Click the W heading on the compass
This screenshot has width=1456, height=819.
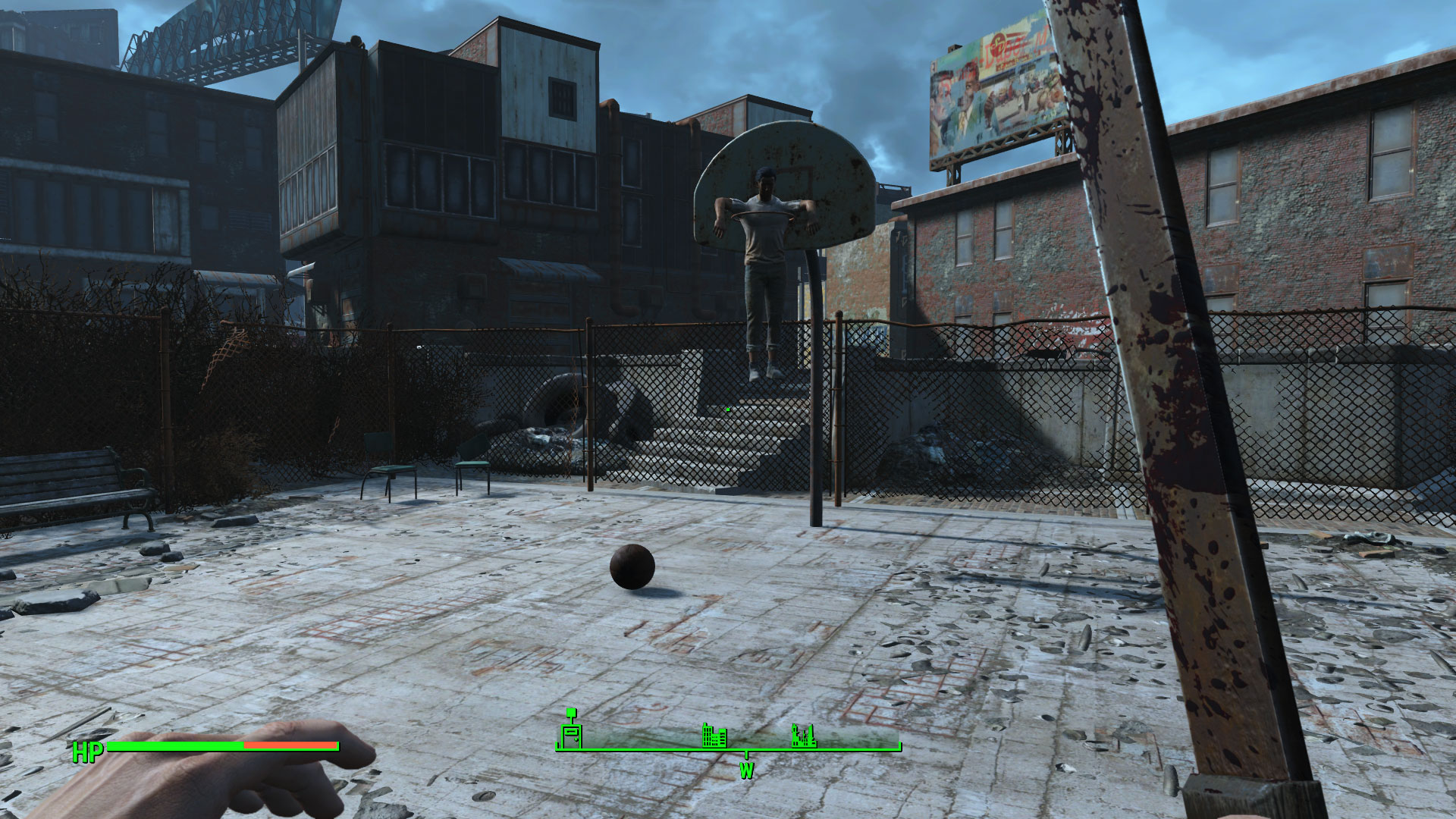click(x=746, y=771)
